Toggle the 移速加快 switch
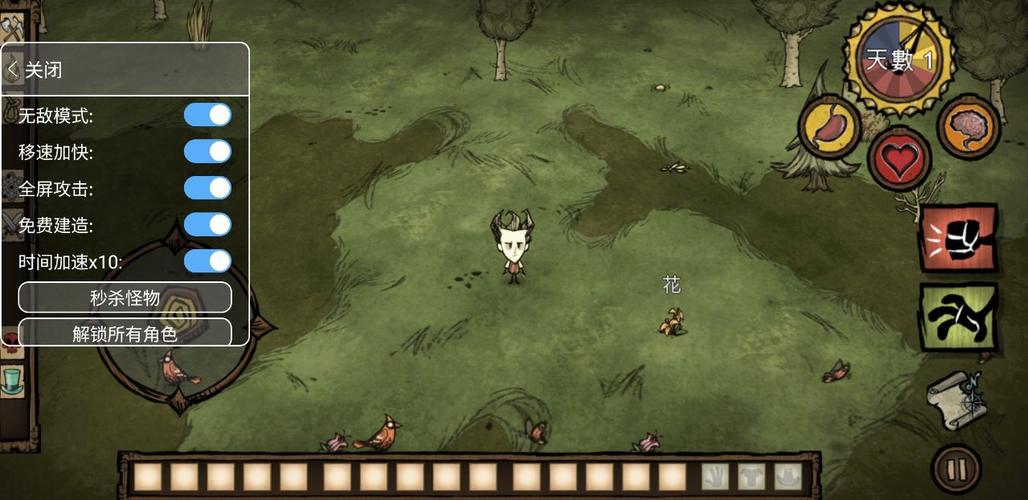This screenshot has width=1028, height=500. [x=207, y=152]
